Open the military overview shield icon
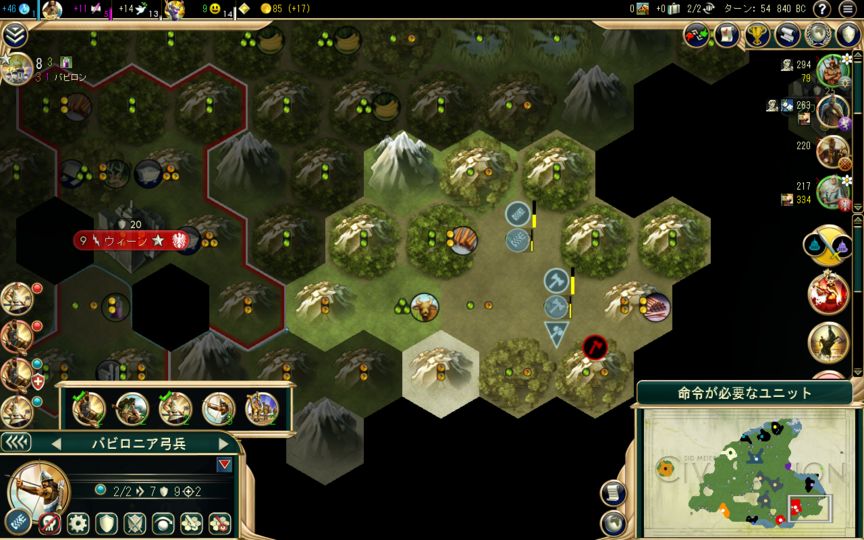Viewport: 864px width, 540px height. pos(848,35)
